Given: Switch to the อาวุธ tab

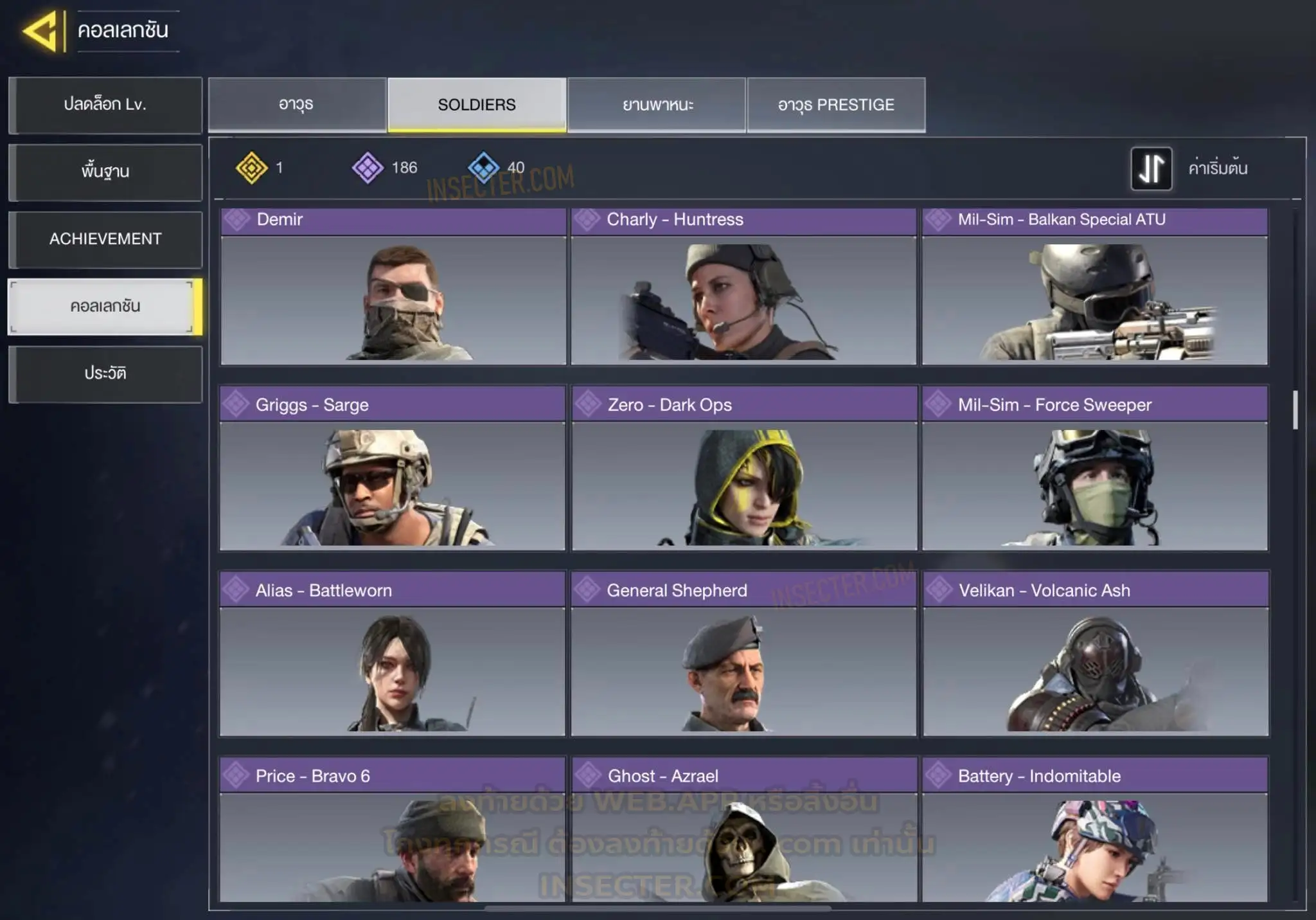Looking at the screenshot, I should [x=297, y=105].
